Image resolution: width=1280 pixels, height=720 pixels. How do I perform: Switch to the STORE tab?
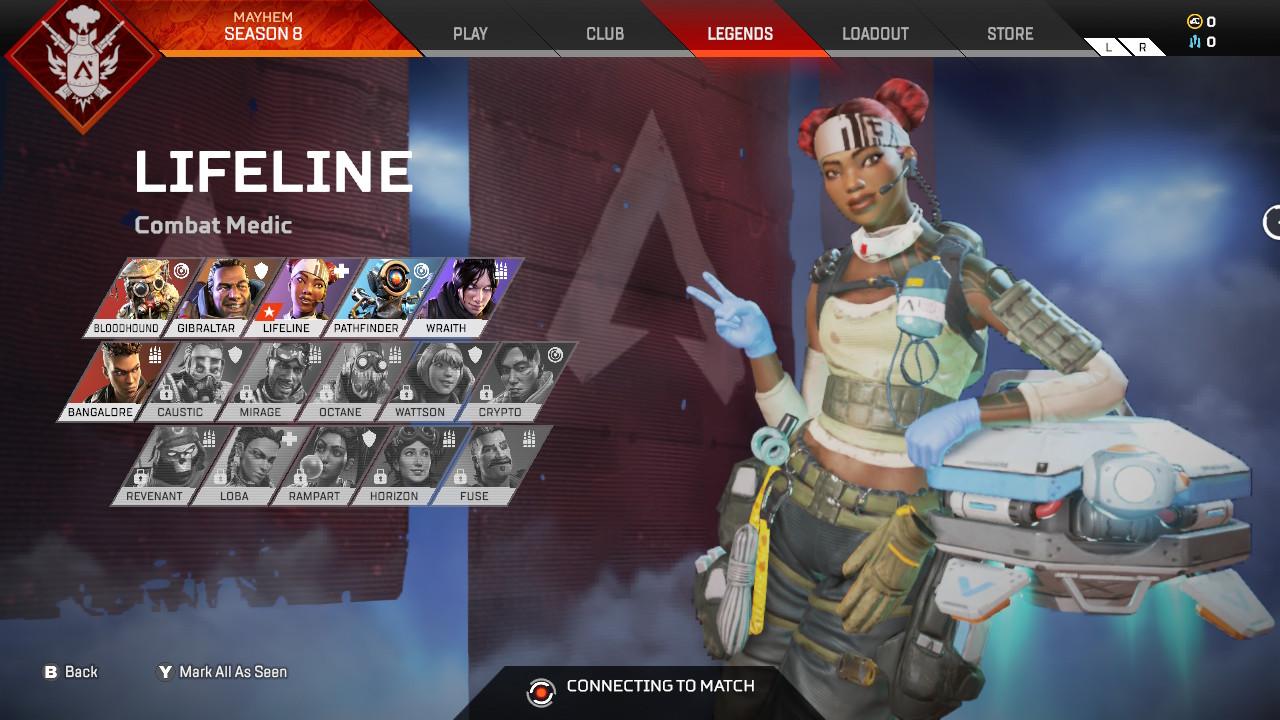1009,33
